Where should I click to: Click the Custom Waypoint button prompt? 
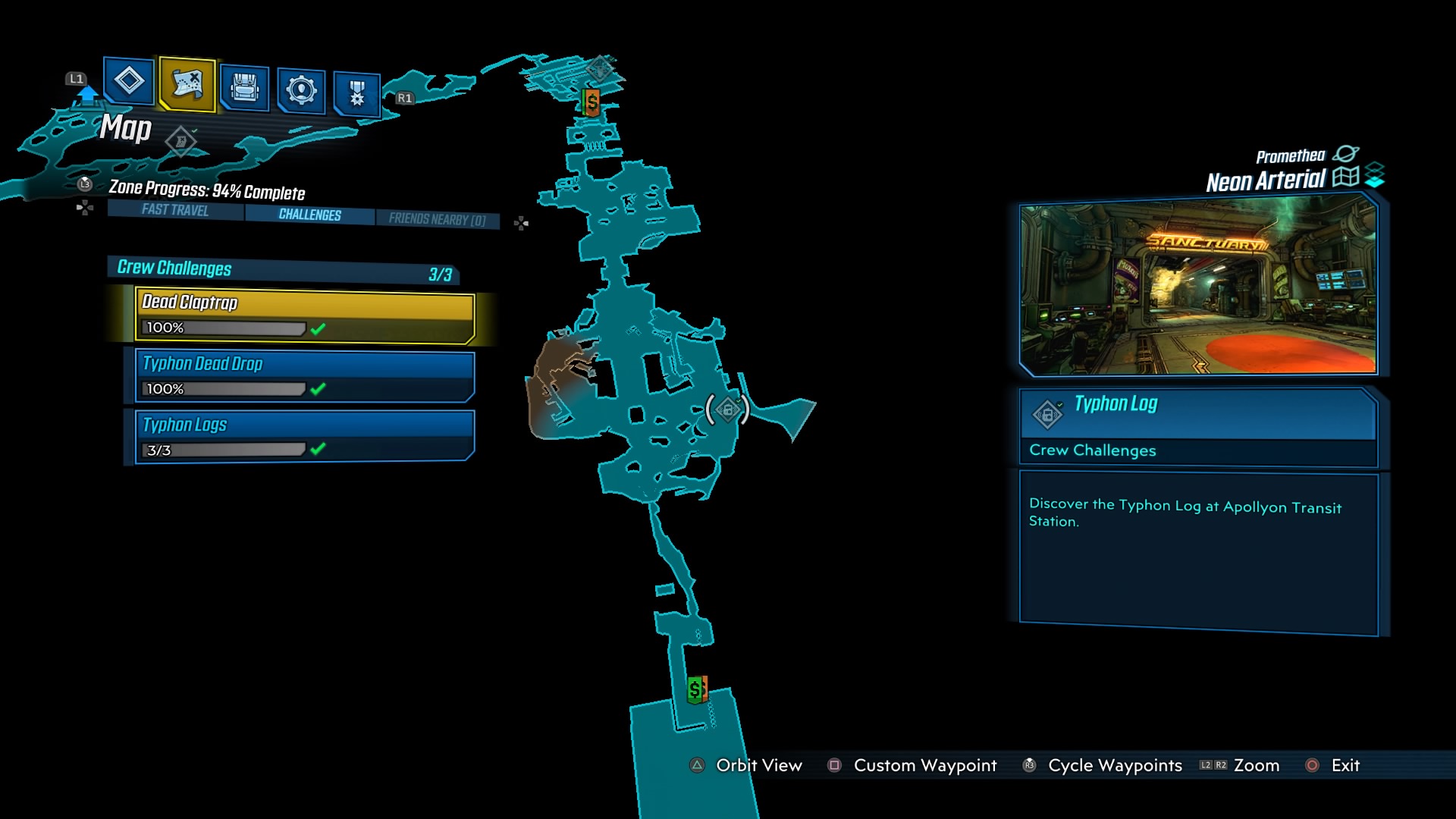pos(924,766)
